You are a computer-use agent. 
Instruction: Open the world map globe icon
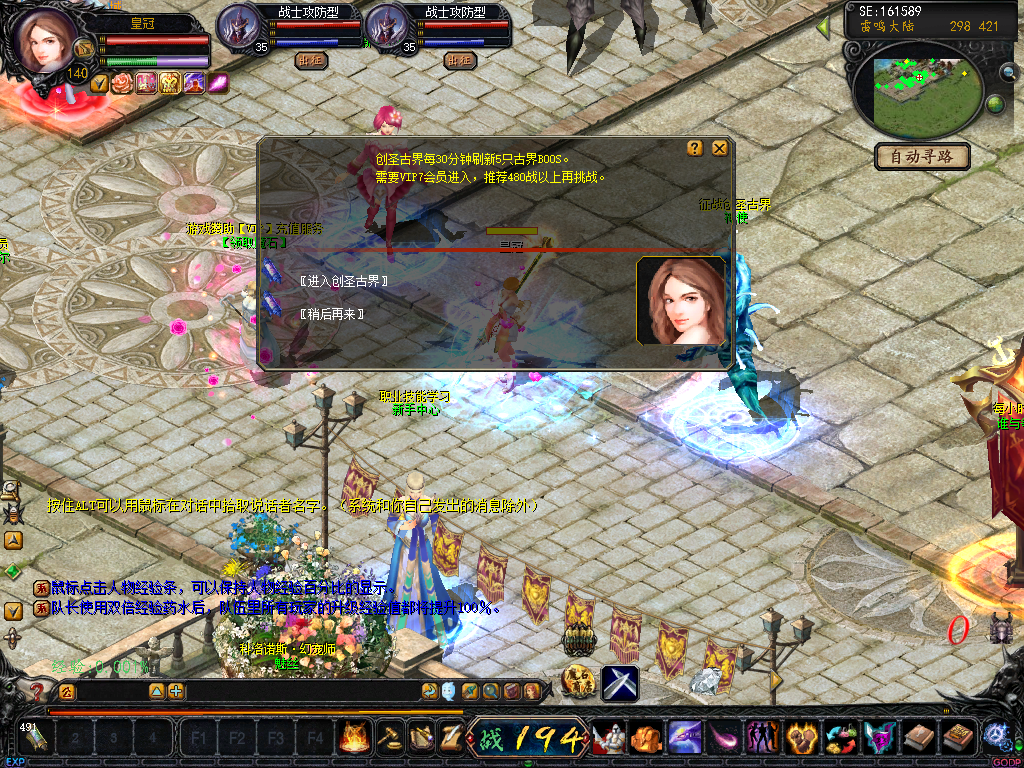click(x=995, y=104)
